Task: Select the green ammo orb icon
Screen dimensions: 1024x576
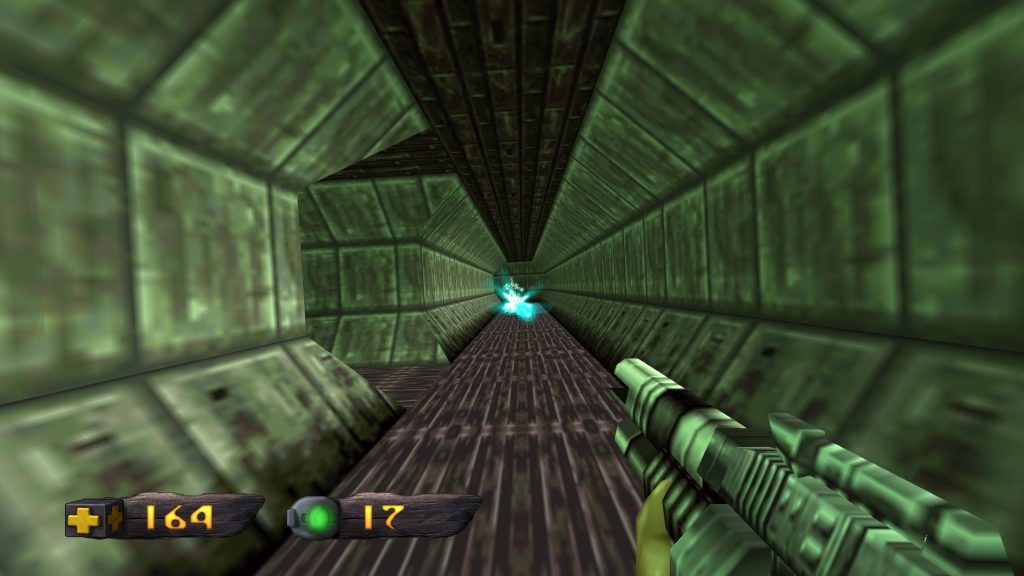Action: pos(320,518)
